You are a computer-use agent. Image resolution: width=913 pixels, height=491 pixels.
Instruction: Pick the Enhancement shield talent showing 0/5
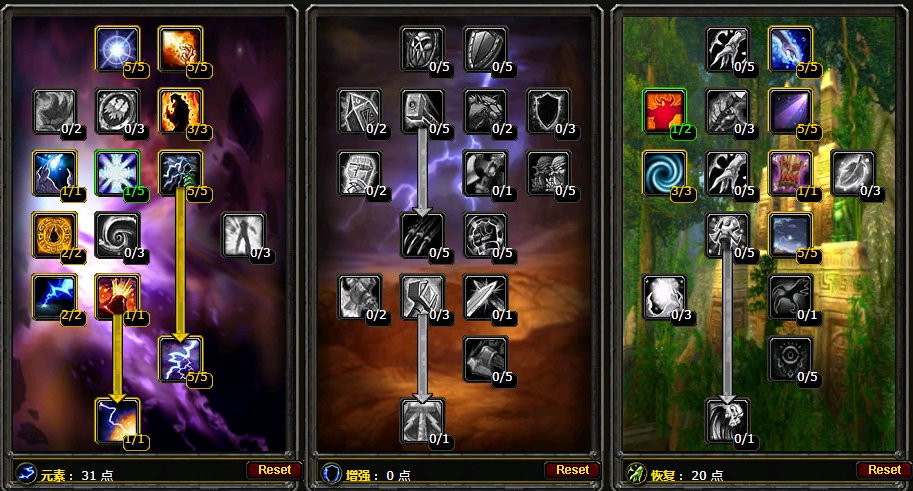pos(485,48)
